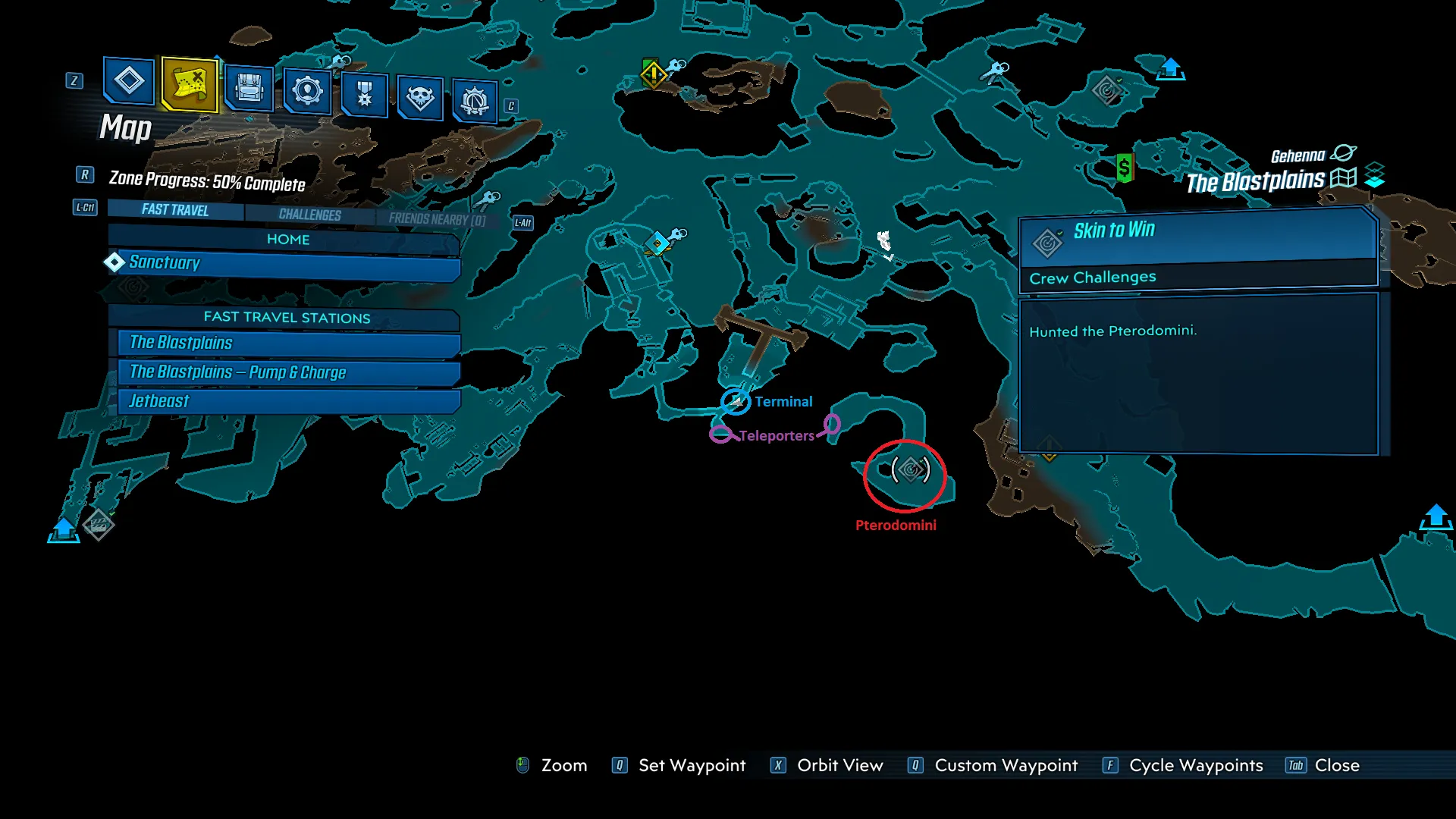Open the medal Guardian Rank tab

365,94
